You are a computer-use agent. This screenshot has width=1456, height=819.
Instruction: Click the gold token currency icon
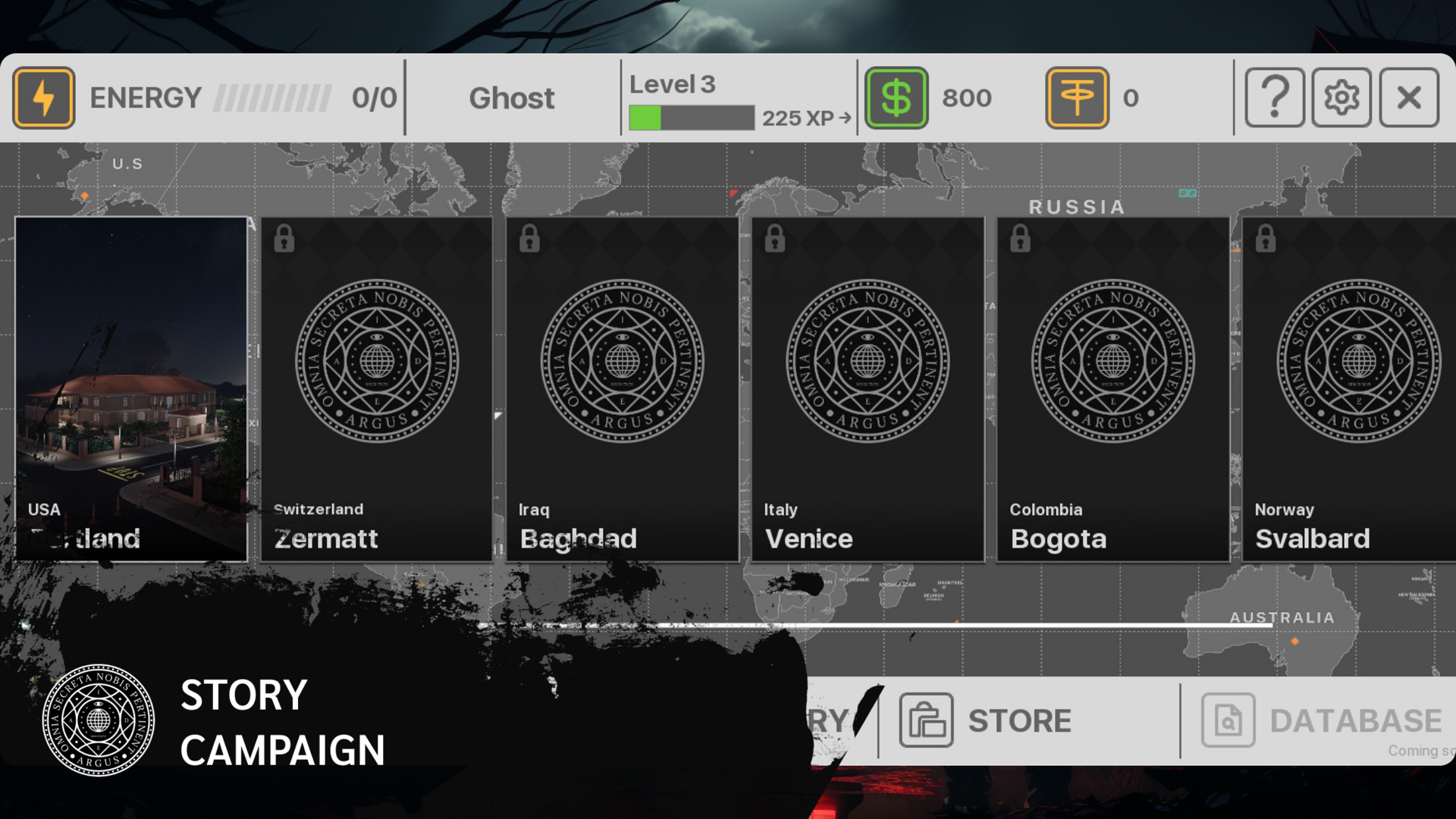(x=1078, y=97)
